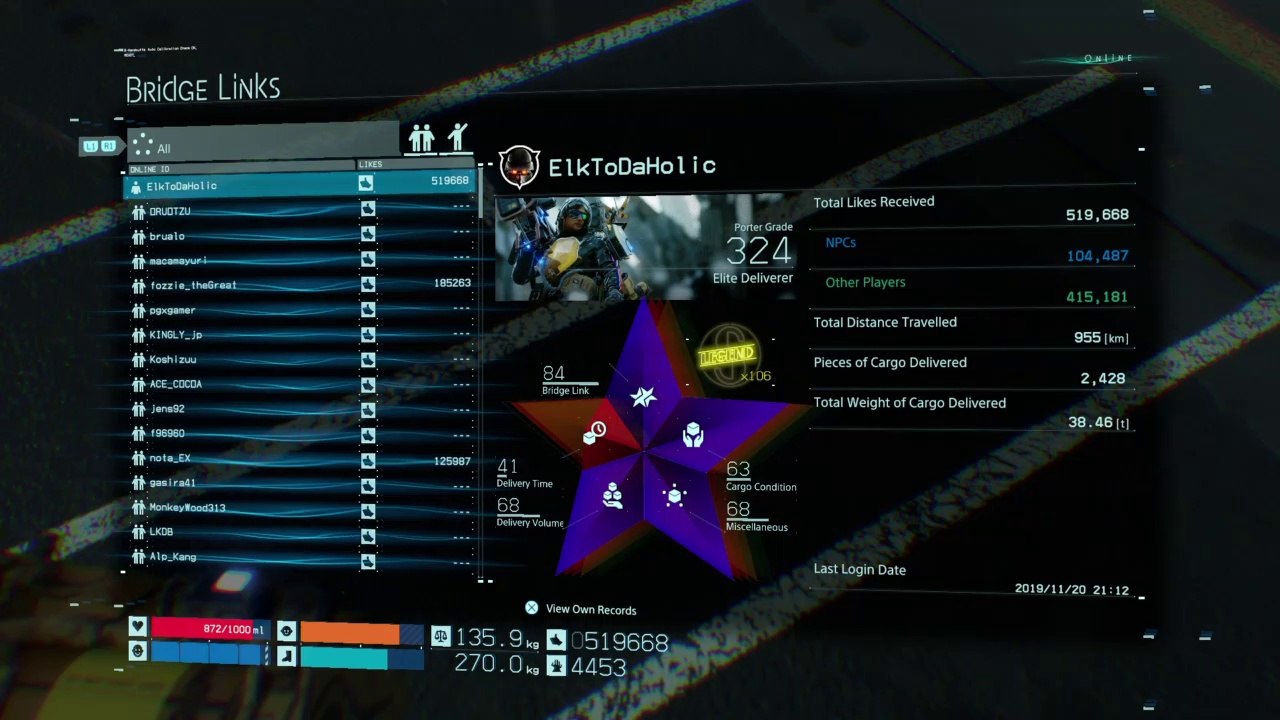Screen dimensions: 1280x720
Task: Choose the brualo player row
Action: click(167, 236)
